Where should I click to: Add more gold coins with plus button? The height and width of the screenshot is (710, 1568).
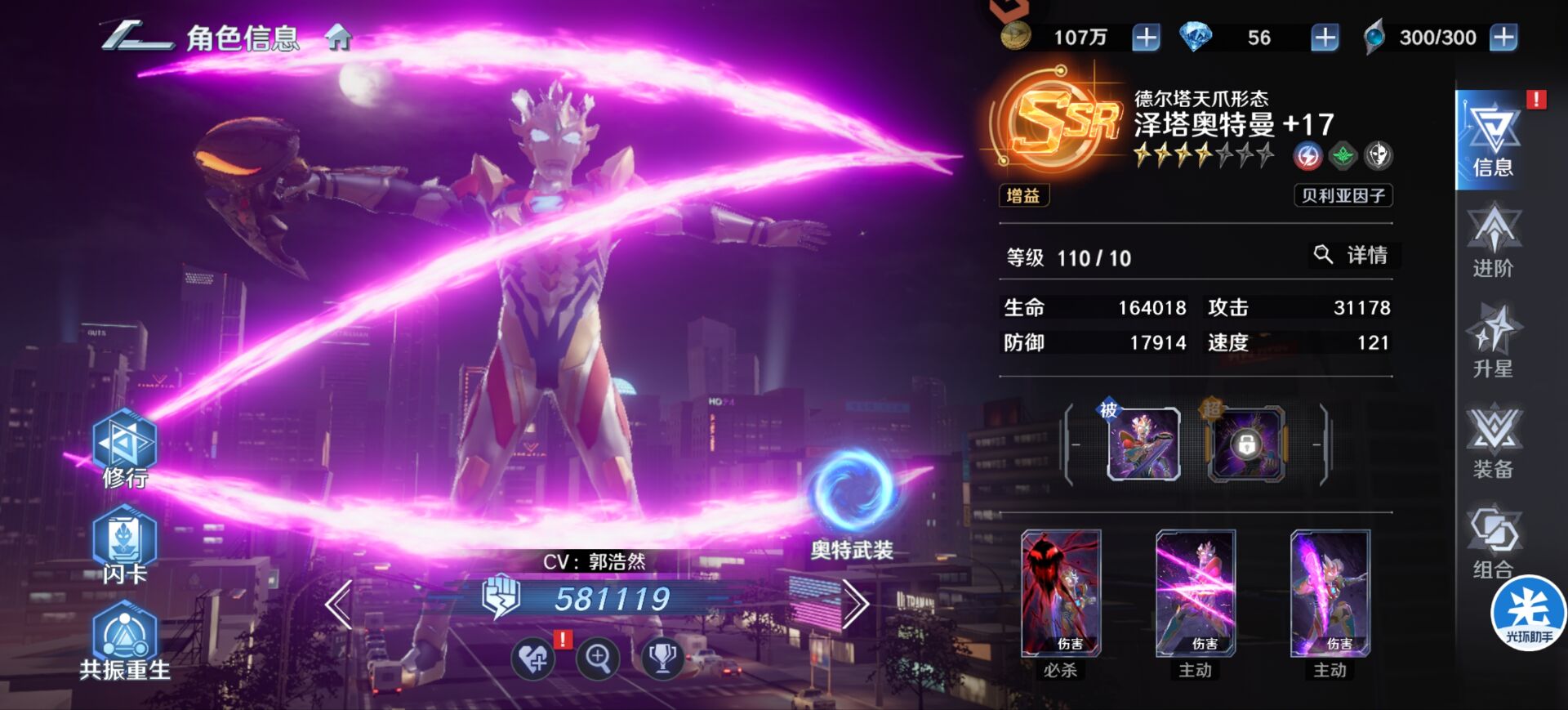tap(1146, 38)
